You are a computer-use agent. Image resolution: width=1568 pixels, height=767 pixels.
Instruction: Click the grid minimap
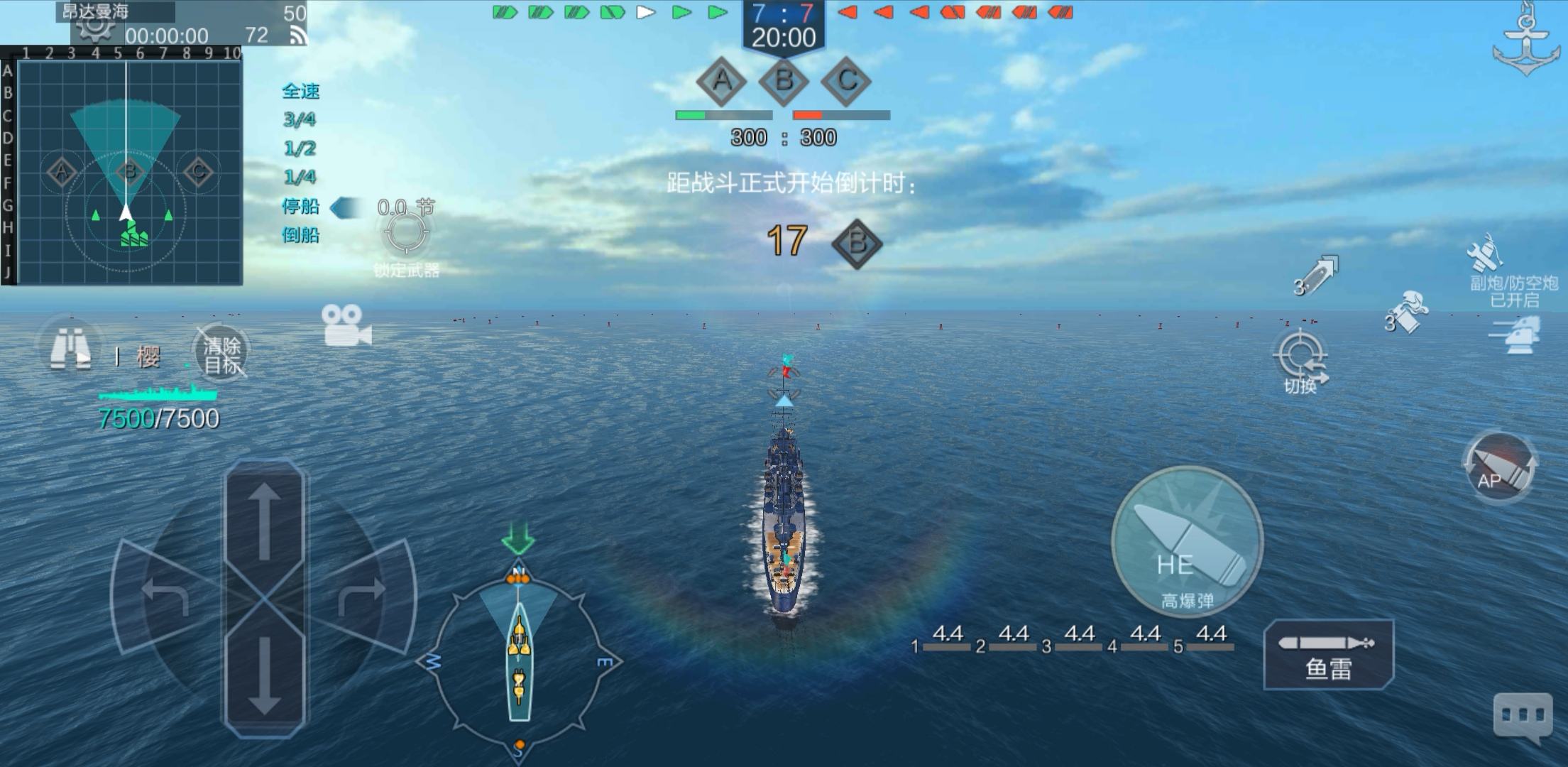coord(128,171)
